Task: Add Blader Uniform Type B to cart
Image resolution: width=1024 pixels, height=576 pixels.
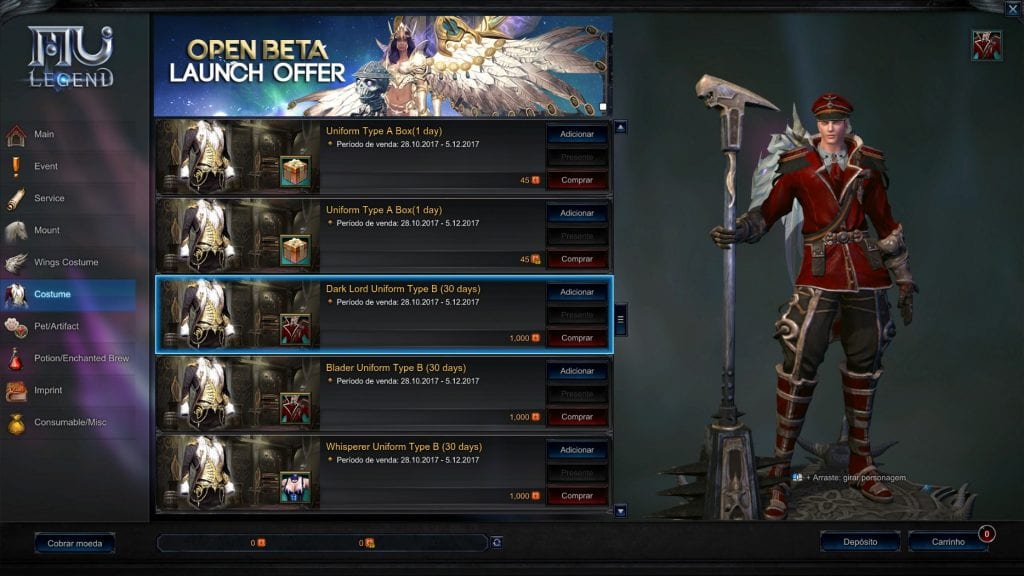Action: tap(577, 371)
